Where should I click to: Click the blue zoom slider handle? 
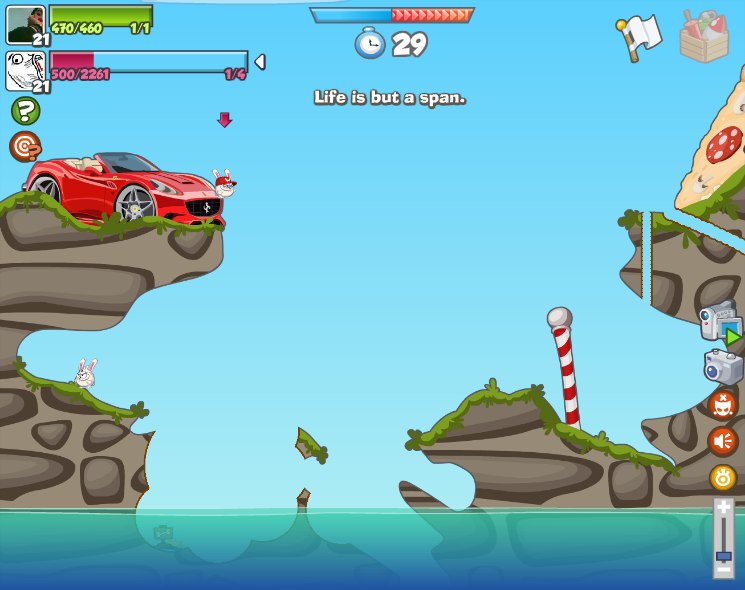[723, 555]
